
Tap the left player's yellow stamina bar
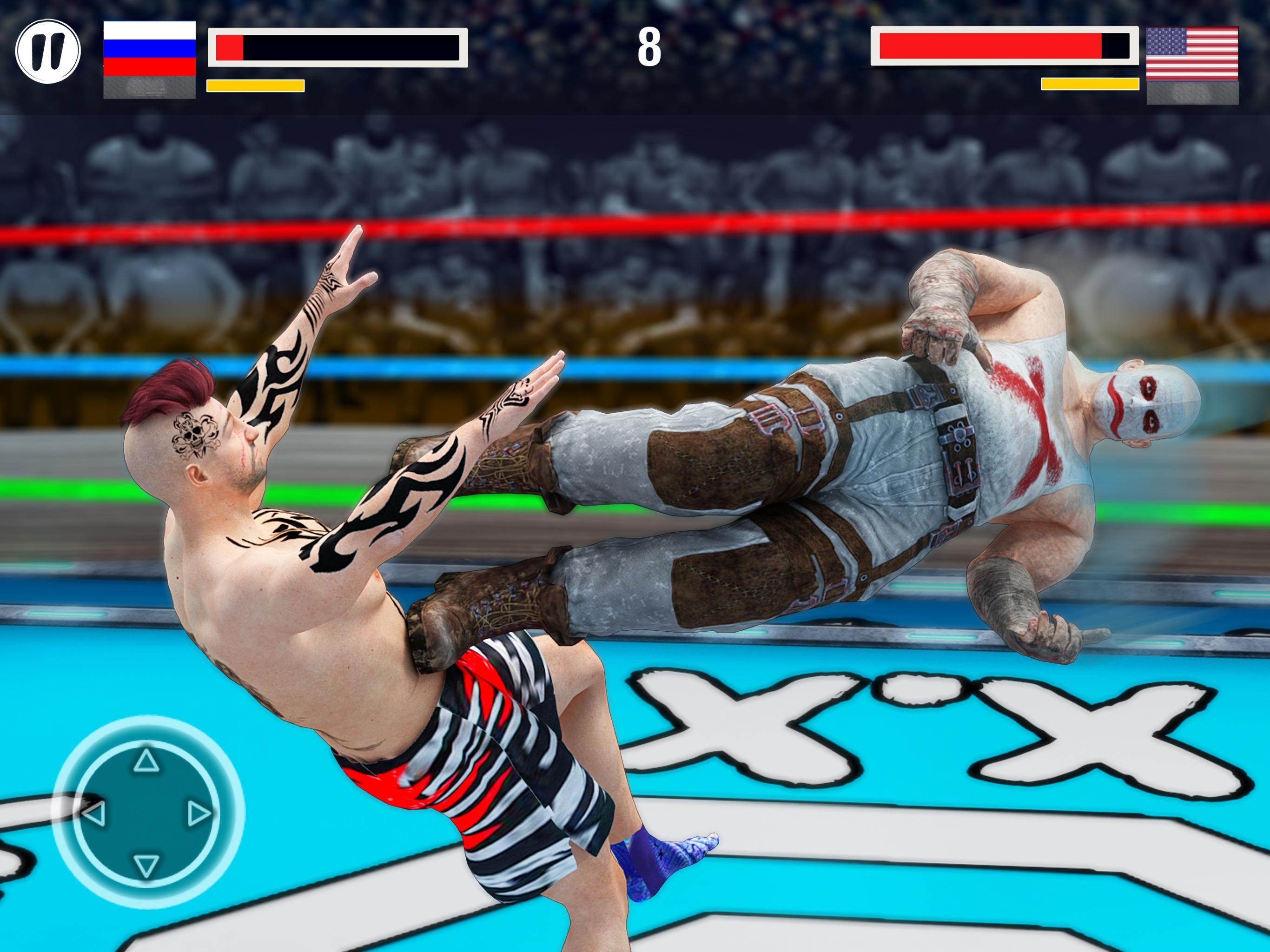(256, 85)
